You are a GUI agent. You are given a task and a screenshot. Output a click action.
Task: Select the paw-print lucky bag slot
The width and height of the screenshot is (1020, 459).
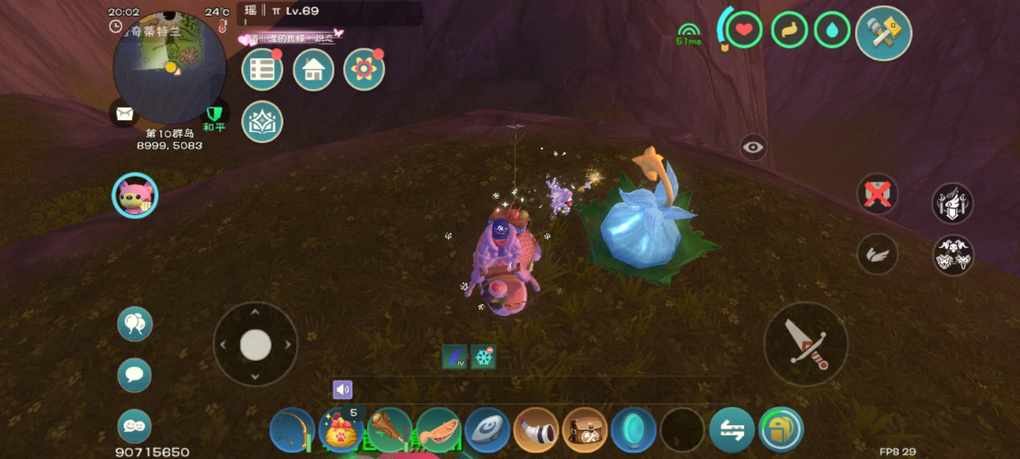click(x=341, y=431)
